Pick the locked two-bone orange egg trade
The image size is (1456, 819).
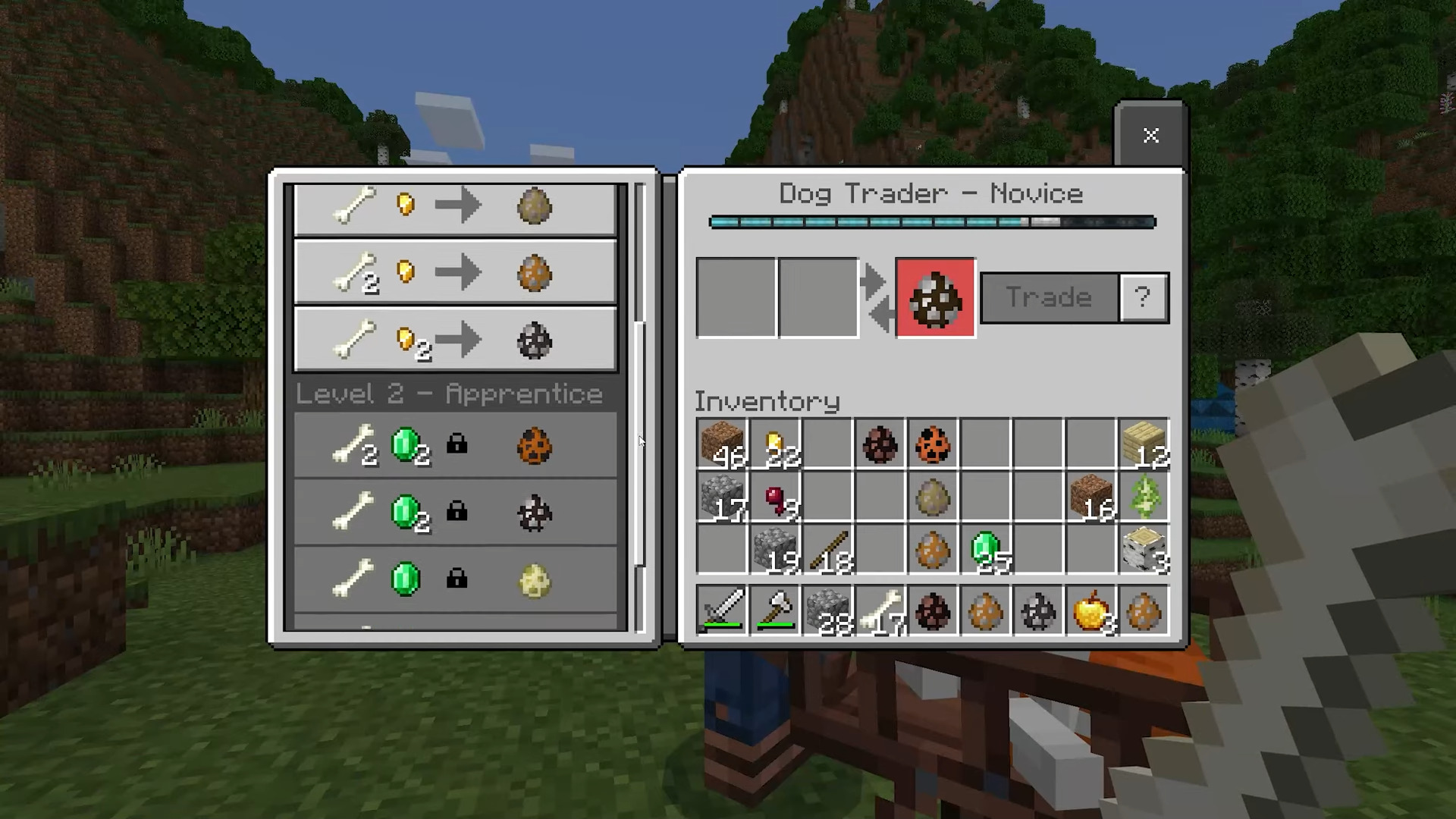pos(455,446)
